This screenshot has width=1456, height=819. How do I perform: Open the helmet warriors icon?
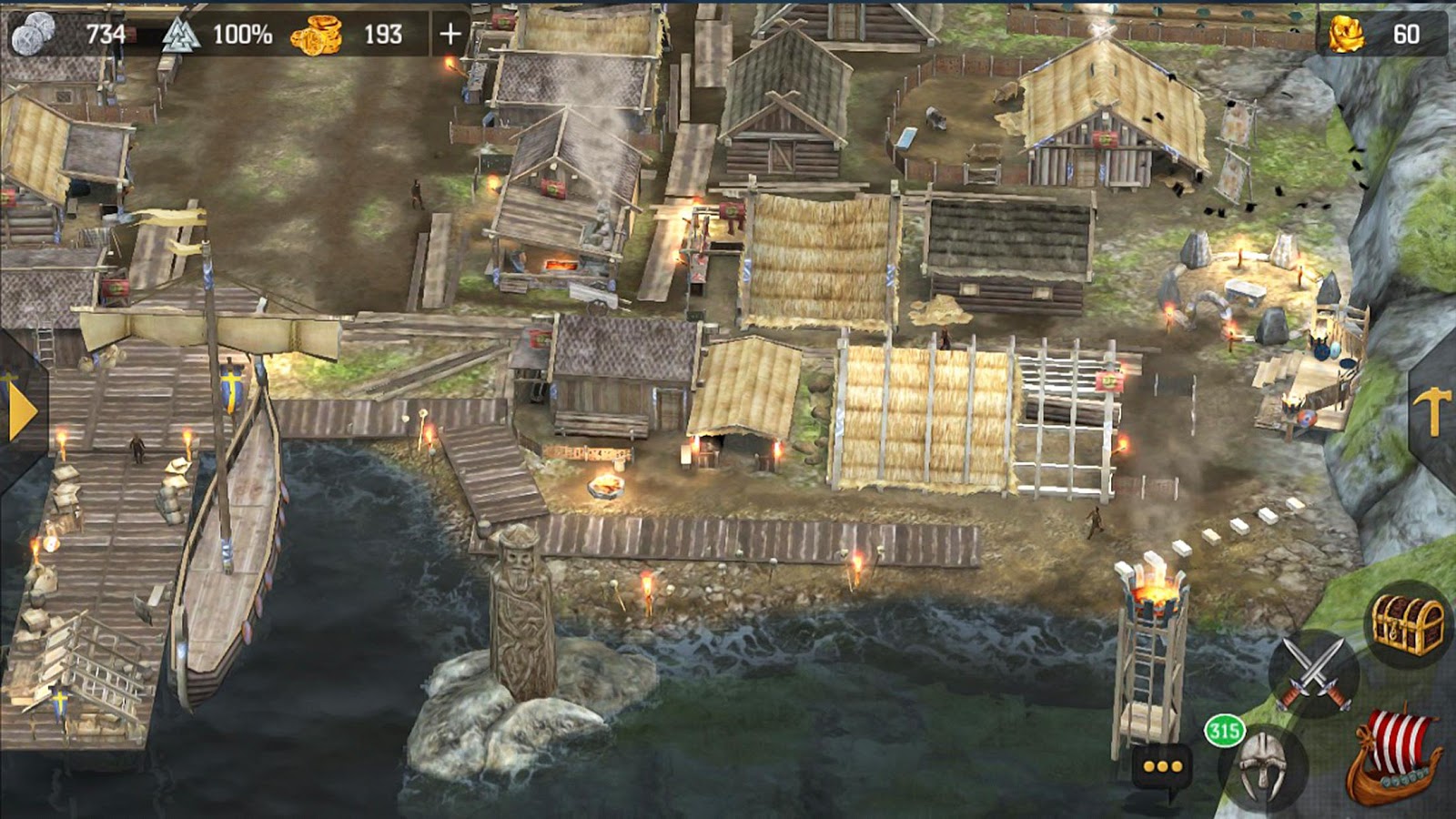pyautogui.click(x=1262, y=768)
